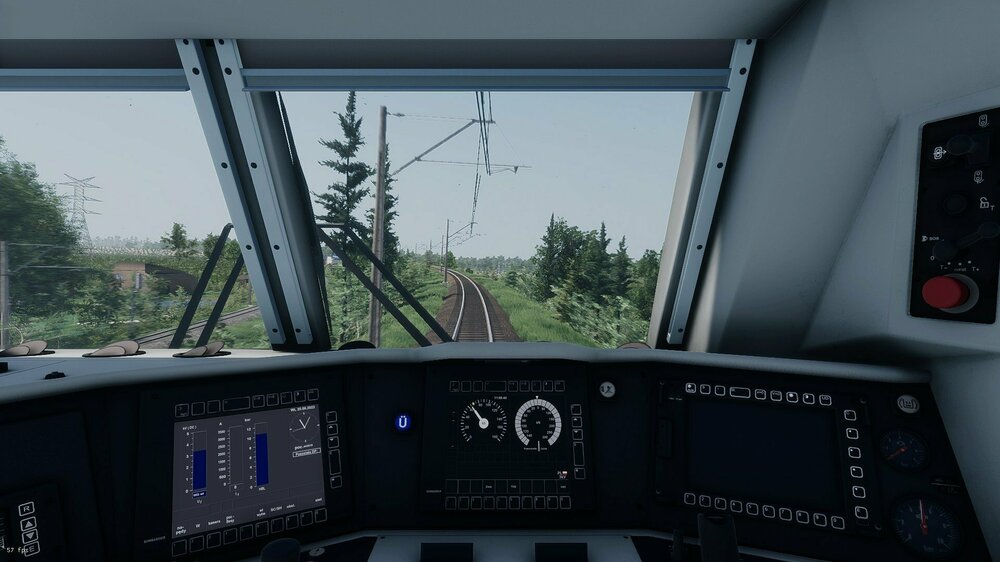Viewport: 1000px width, 562px height.
Task: Toggle the blue illuminated Ü button
Action: [x=402, y=422]
